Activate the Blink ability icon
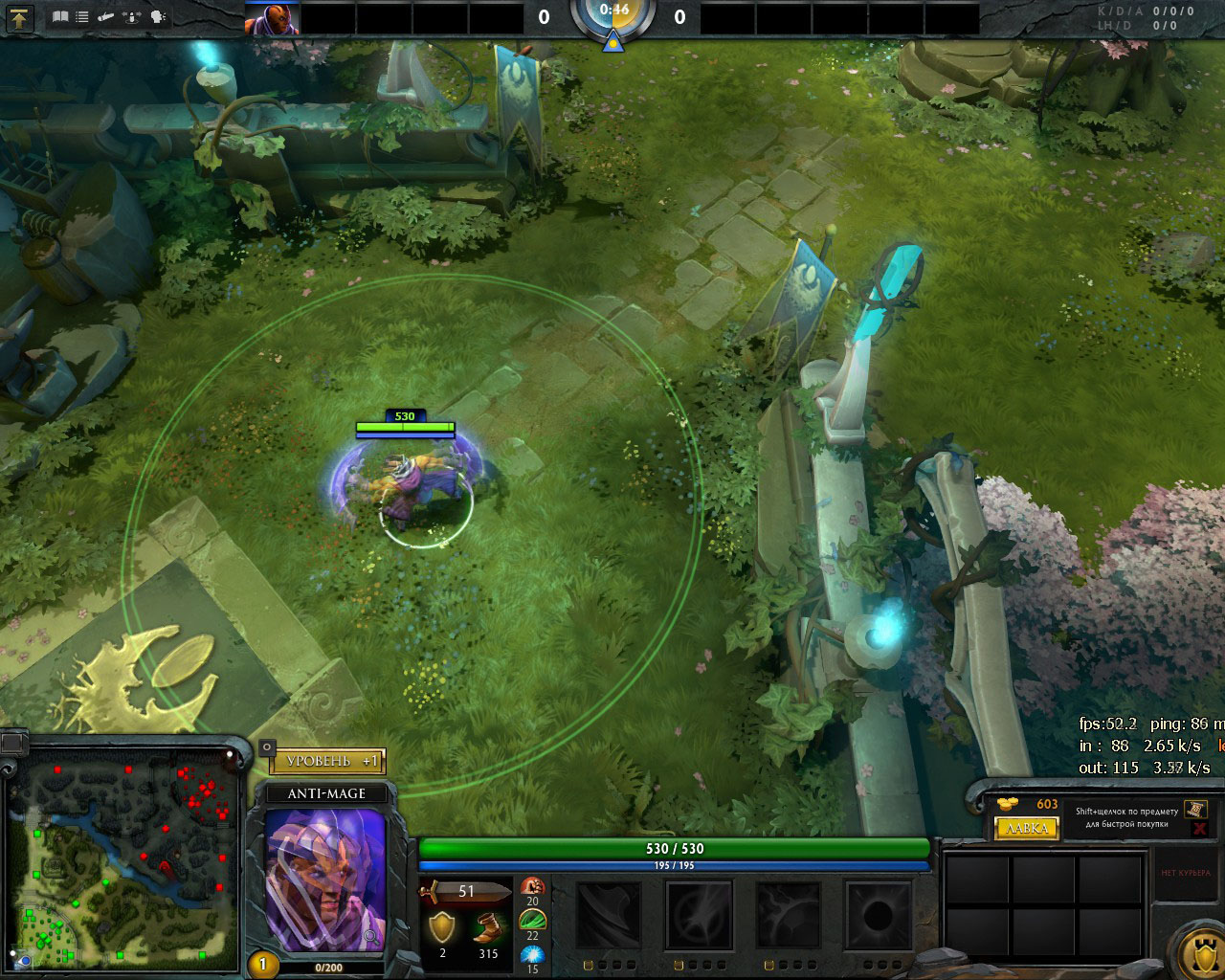 click(699, 916)
